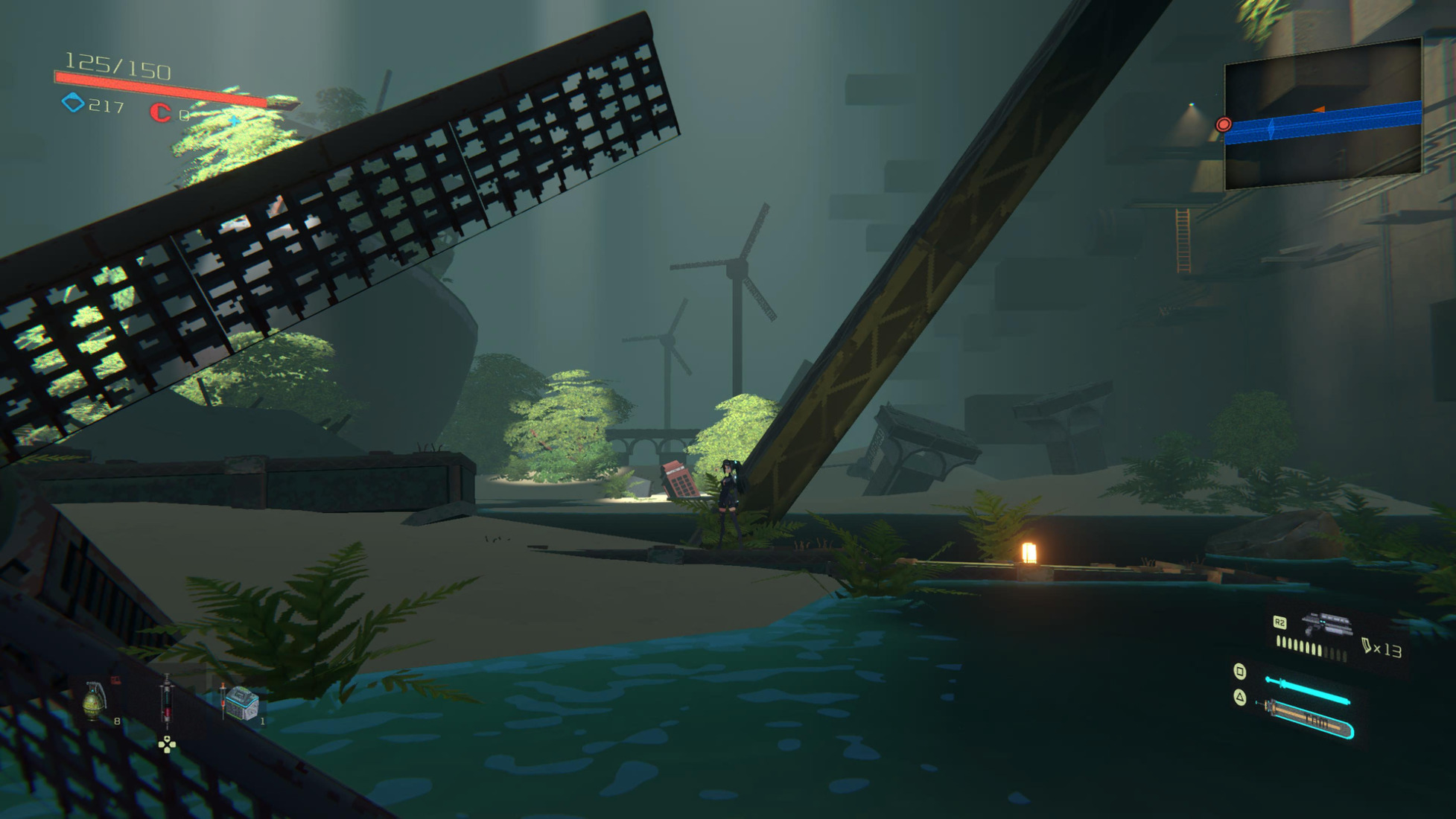Choose the equipped gun weapon icon

(1326, 625)
